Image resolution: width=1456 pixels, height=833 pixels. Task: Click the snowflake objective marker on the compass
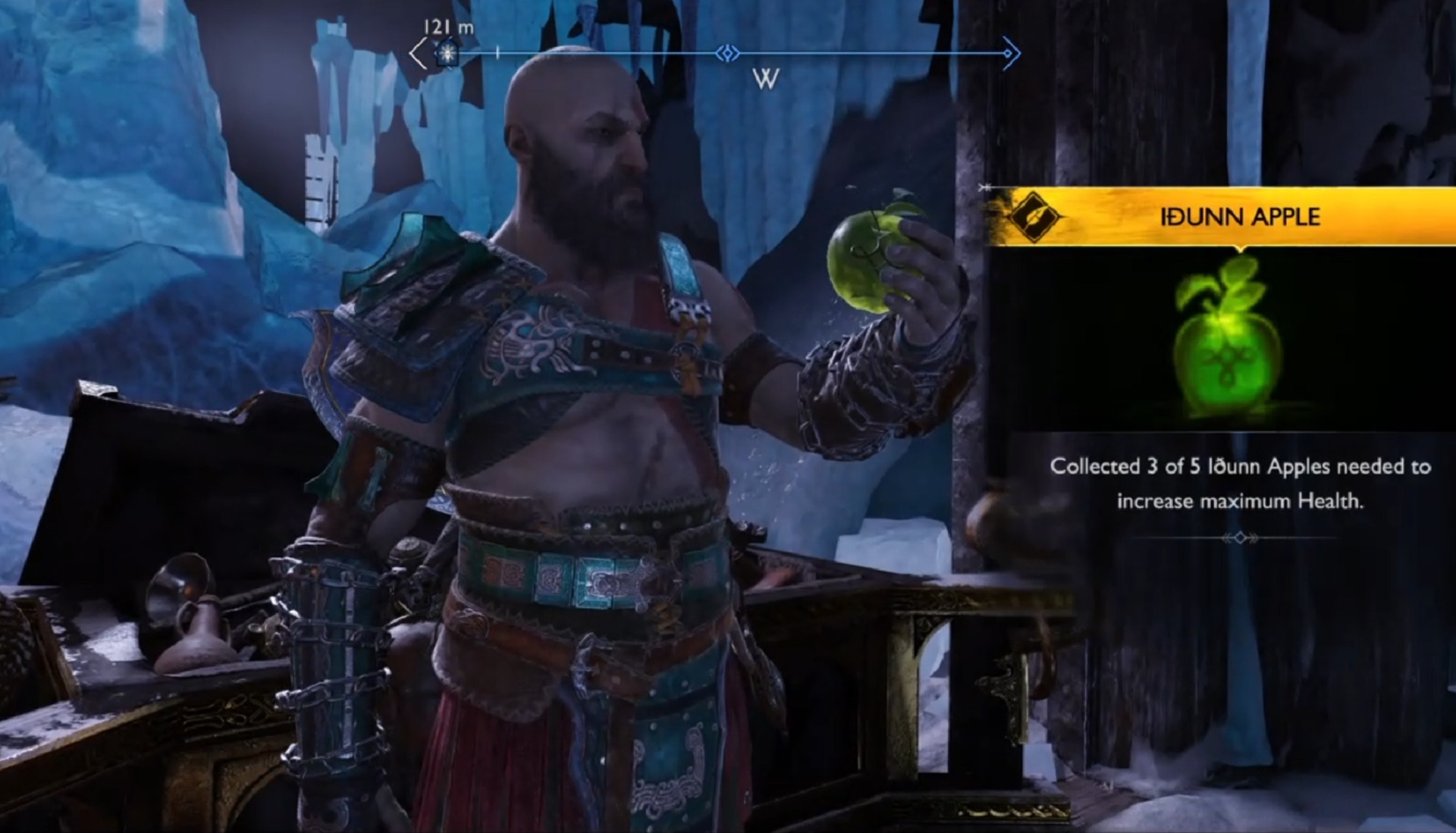[447, 54]
